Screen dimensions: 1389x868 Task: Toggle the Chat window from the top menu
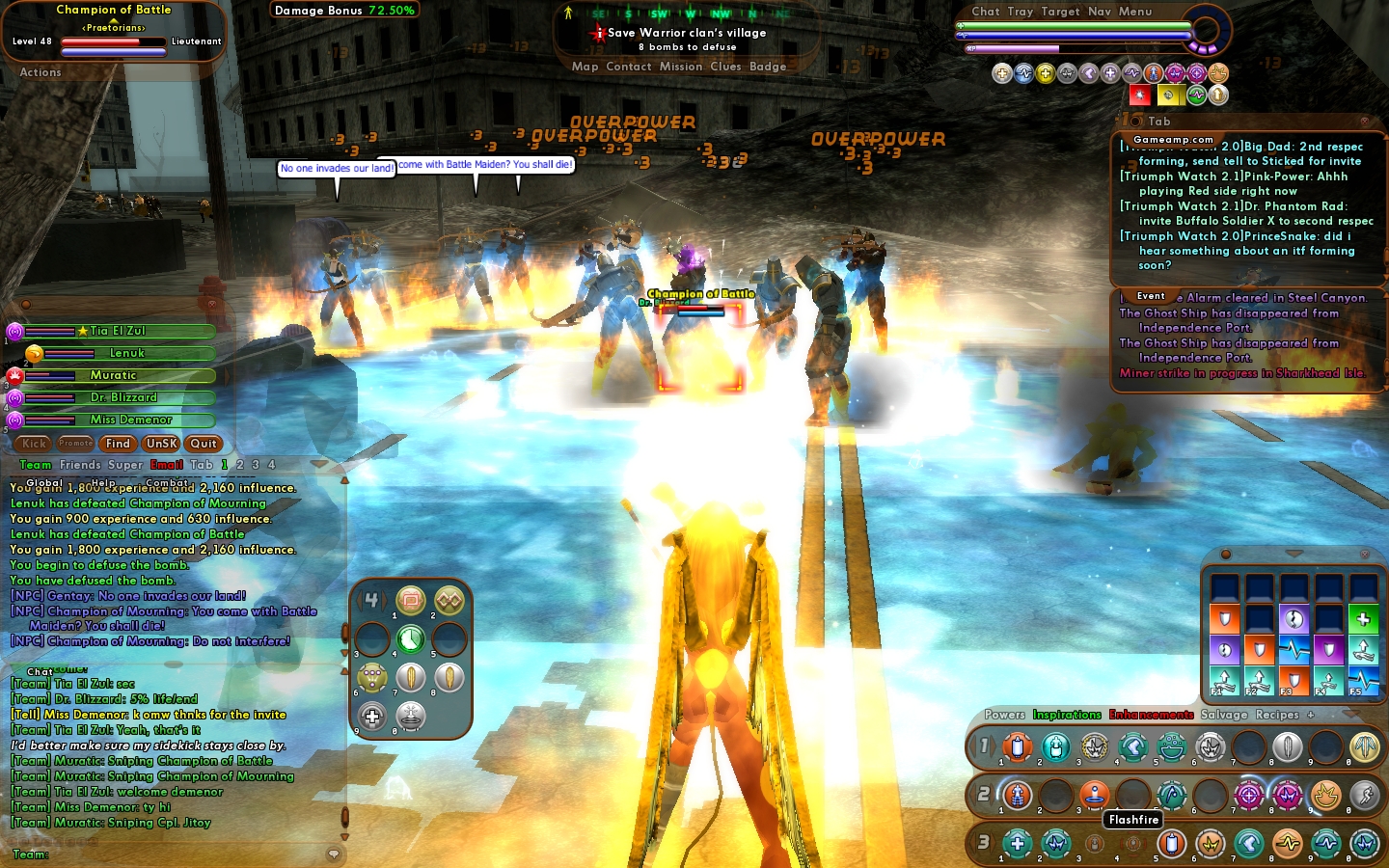986,12
